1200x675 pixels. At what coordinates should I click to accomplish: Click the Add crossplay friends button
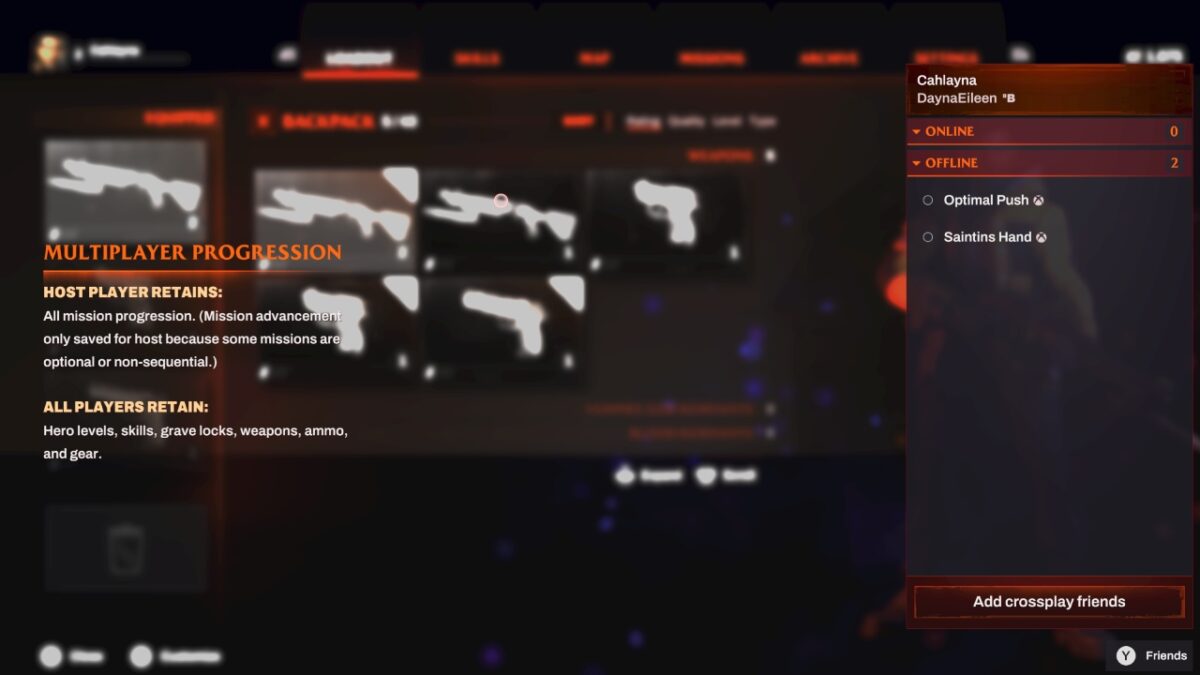pyautogui.click(x=1049, y=602)
